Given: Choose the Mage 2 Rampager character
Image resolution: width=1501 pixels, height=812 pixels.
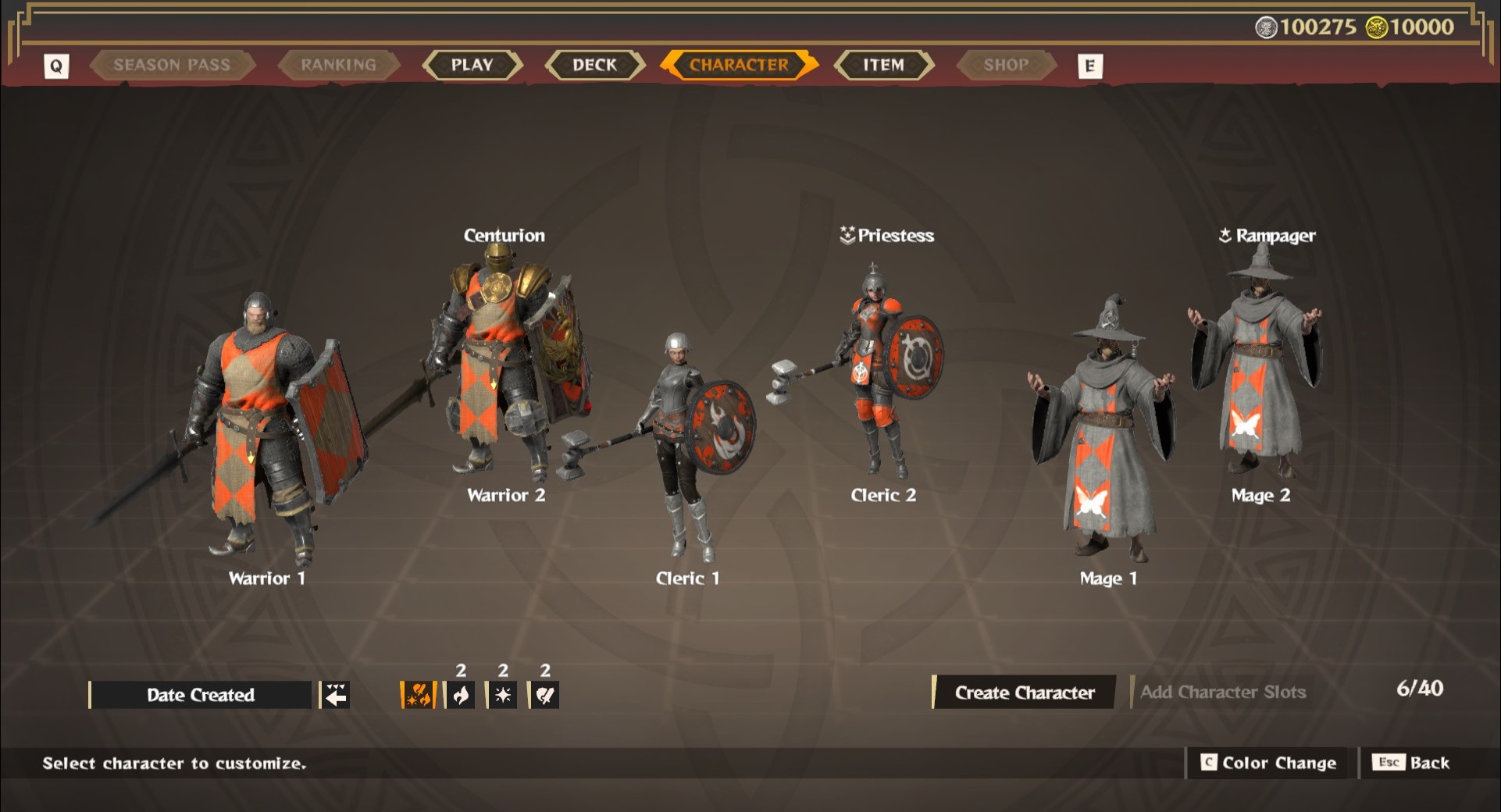Looking at the screenshot, I should pos(1259,367).
